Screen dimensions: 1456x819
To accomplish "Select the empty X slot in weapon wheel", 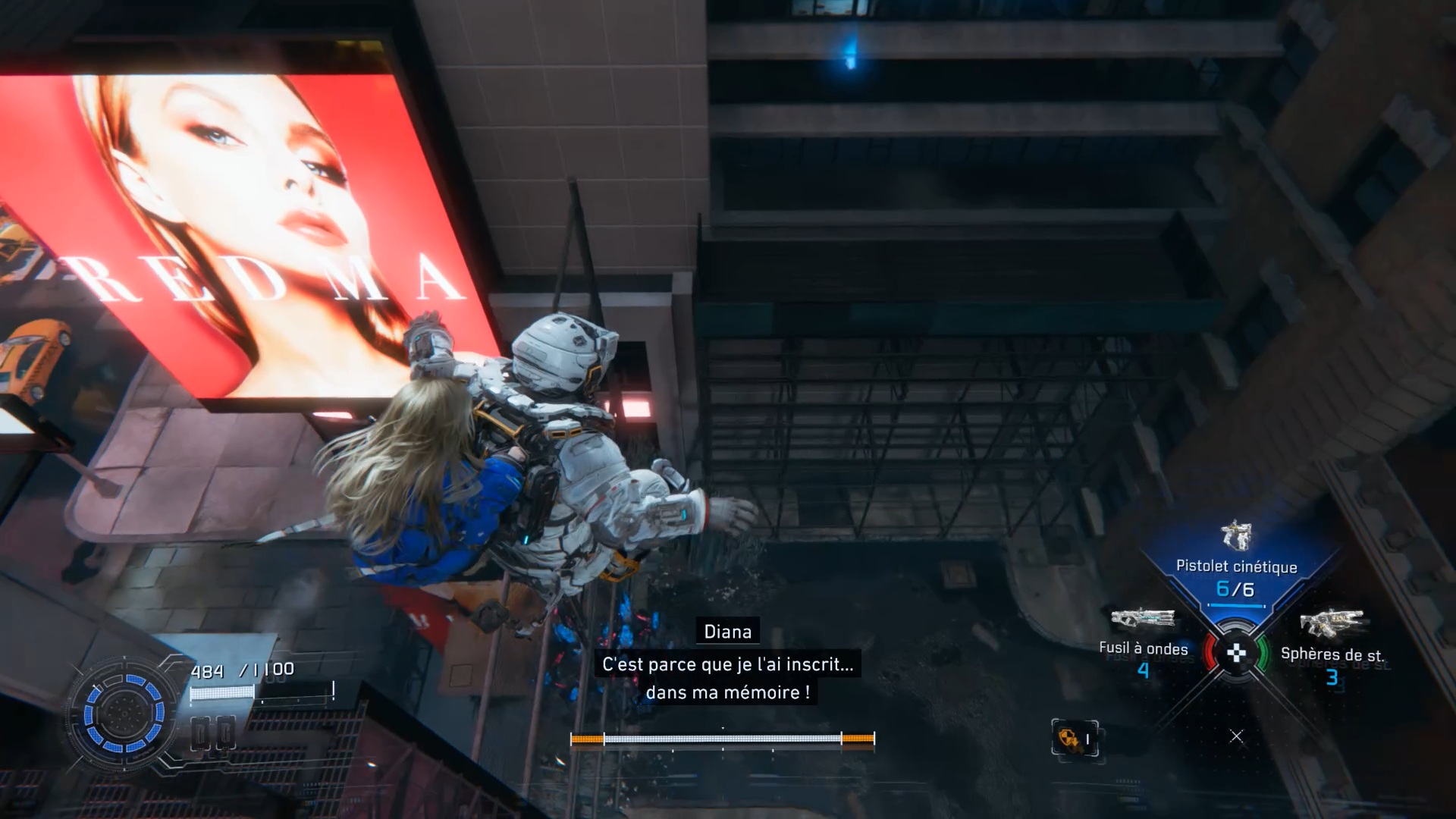I will click(x=1236, y=736).
